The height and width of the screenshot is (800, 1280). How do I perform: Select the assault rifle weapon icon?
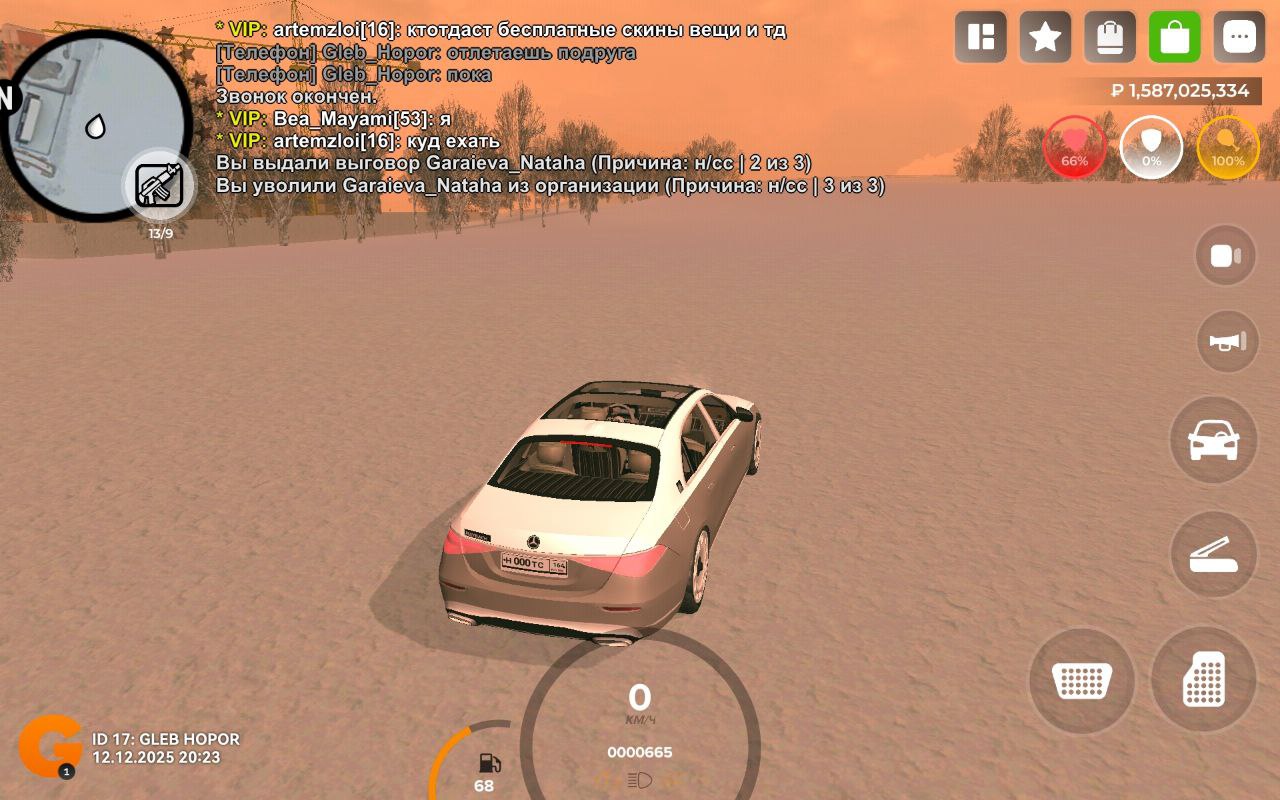(x=160, y=186)
